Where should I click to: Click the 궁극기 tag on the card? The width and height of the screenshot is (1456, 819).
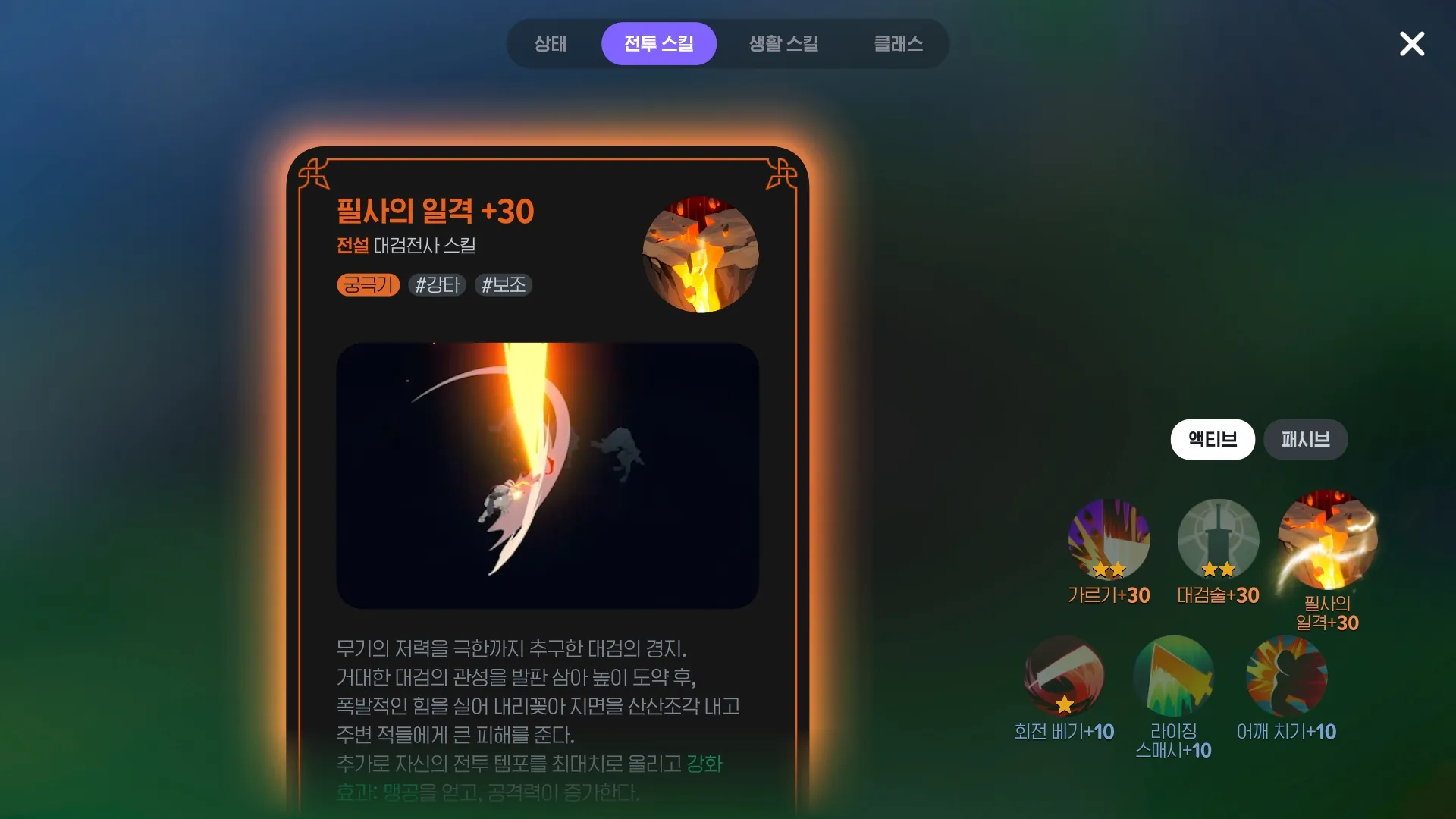367,285
